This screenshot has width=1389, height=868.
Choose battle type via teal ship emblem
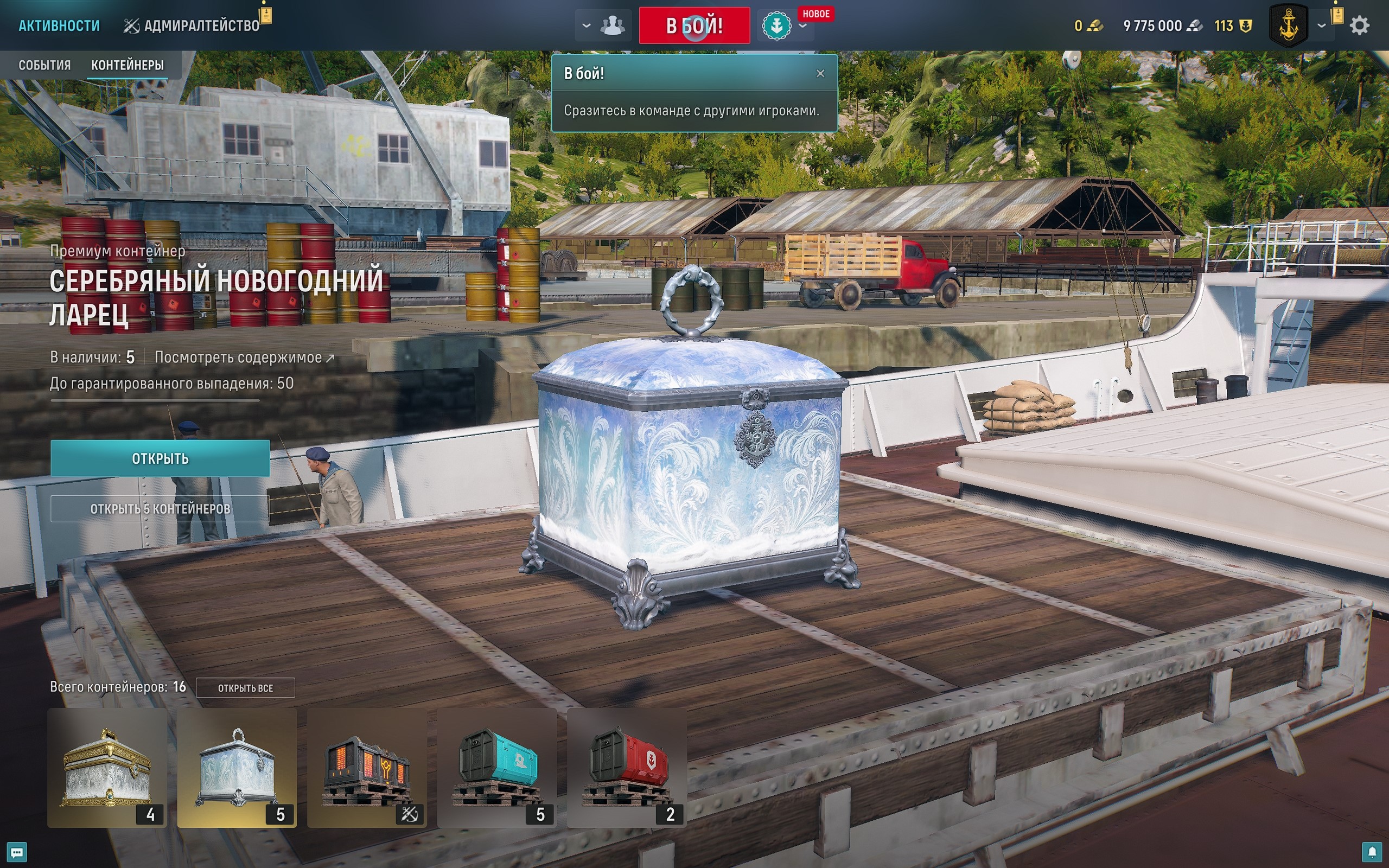pos(776,26)
